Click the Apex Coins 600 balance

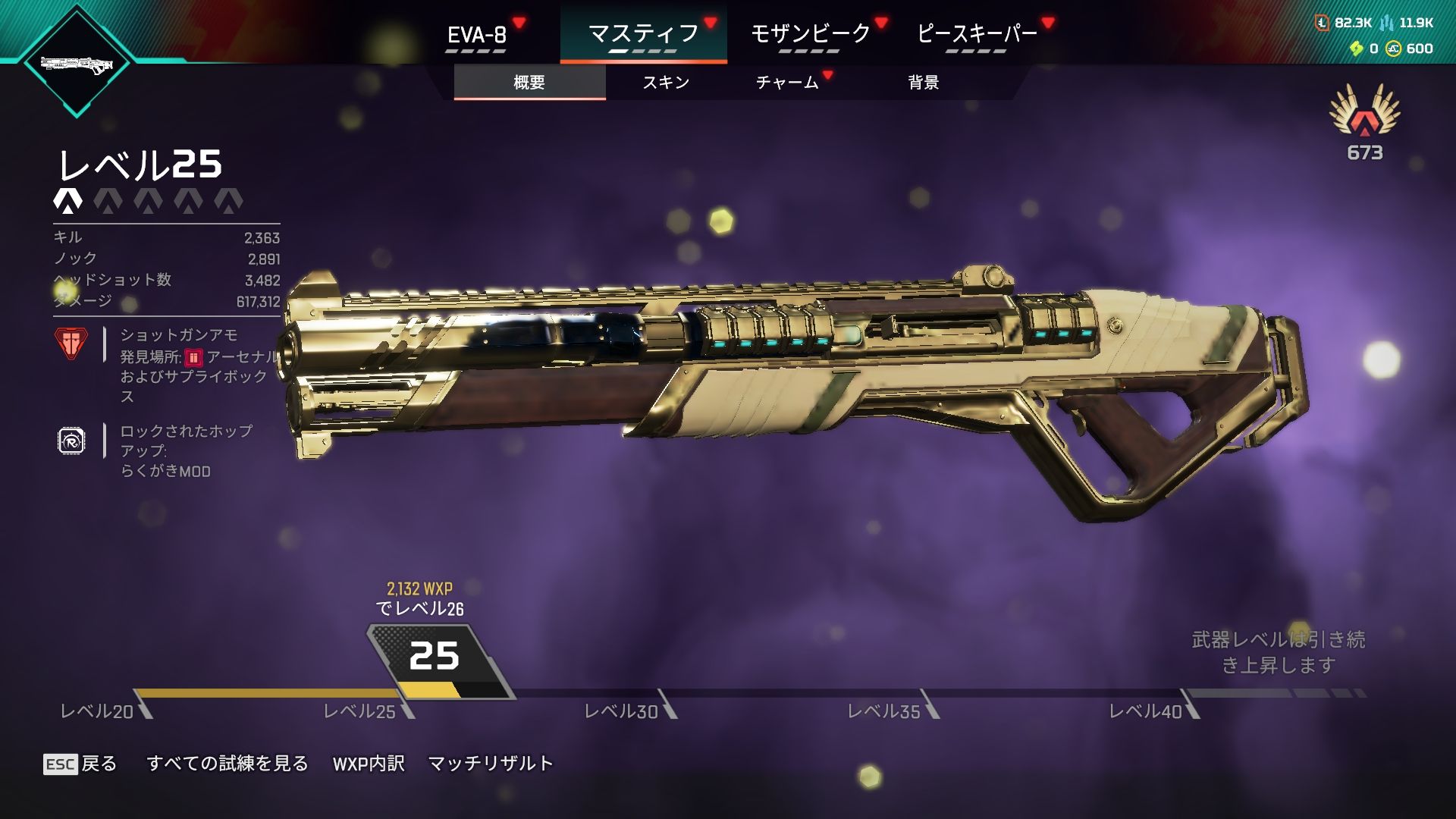[1410, 49]
